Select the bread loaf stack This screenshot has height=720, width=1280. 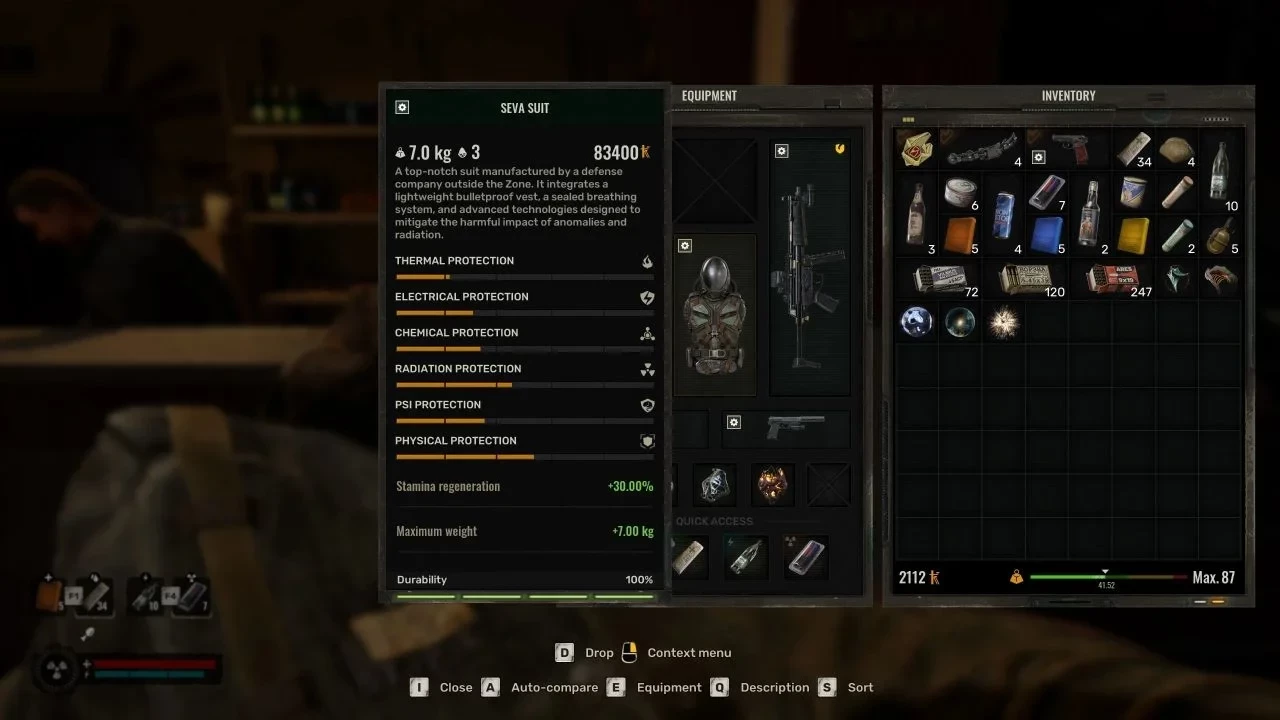[x=1178, y=150]
